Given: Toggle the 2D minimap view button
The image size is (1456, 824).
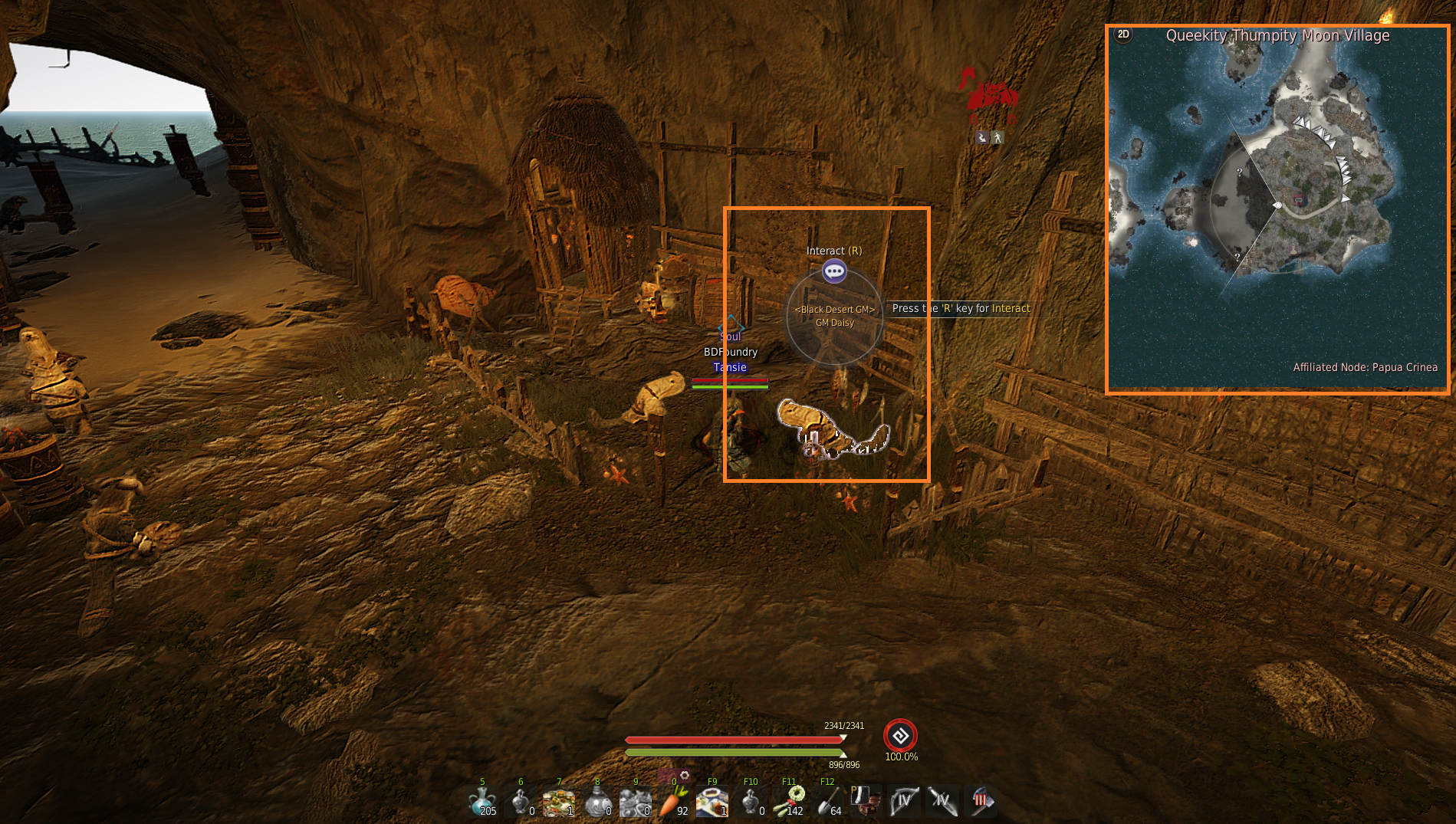Looking at the screenshot, I should point(1123,34).
